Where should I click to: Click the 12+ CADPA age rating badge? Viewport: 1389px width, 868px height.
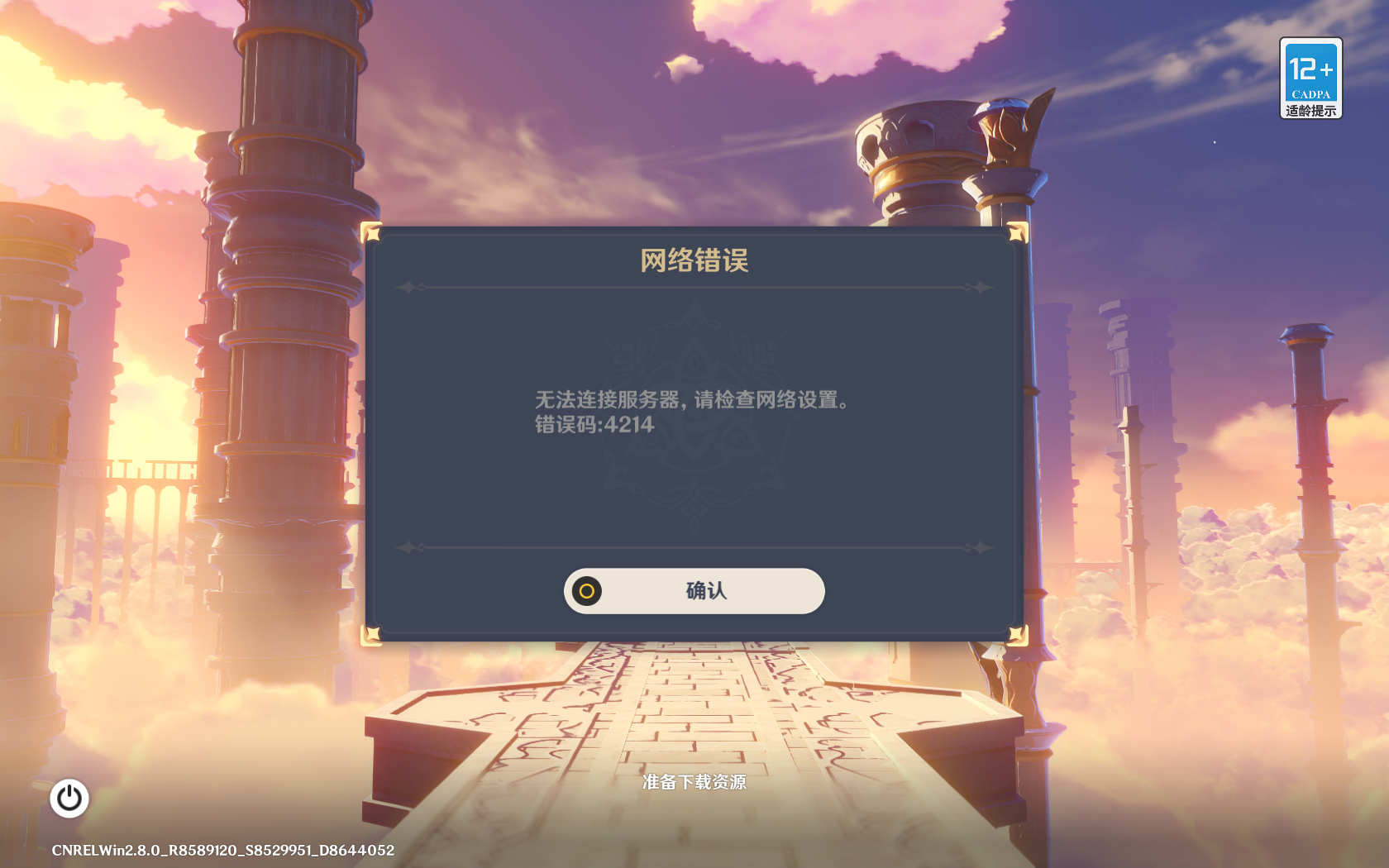click(x=1310, y=70)
